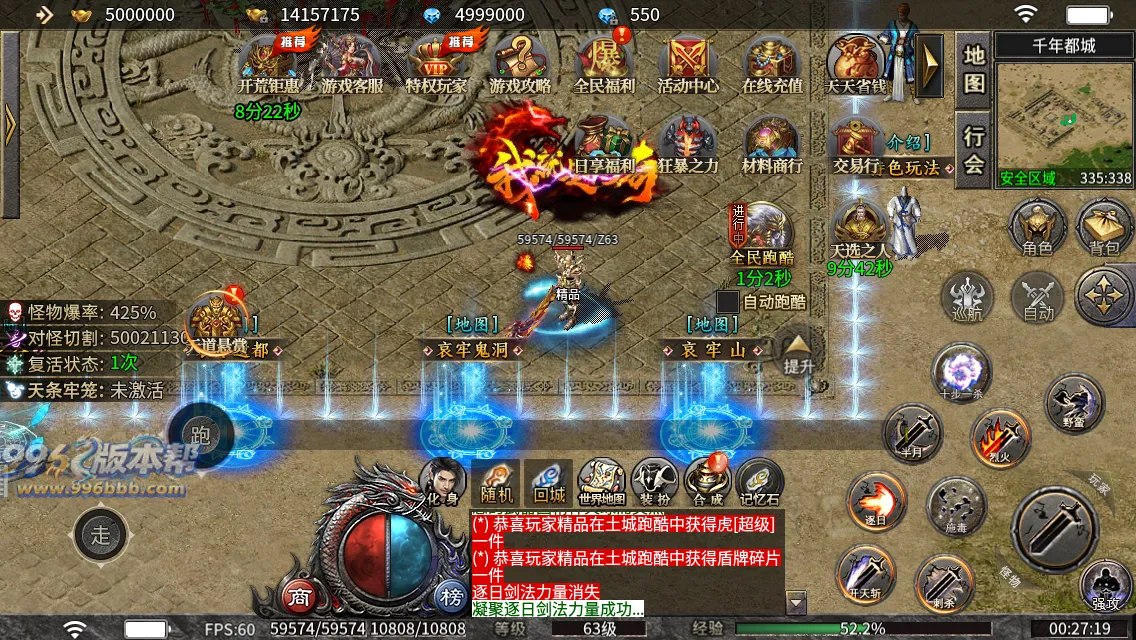Click the 商 shop button
The height and width of the screenshot is (640, 1136).
[x=299, y=598]
